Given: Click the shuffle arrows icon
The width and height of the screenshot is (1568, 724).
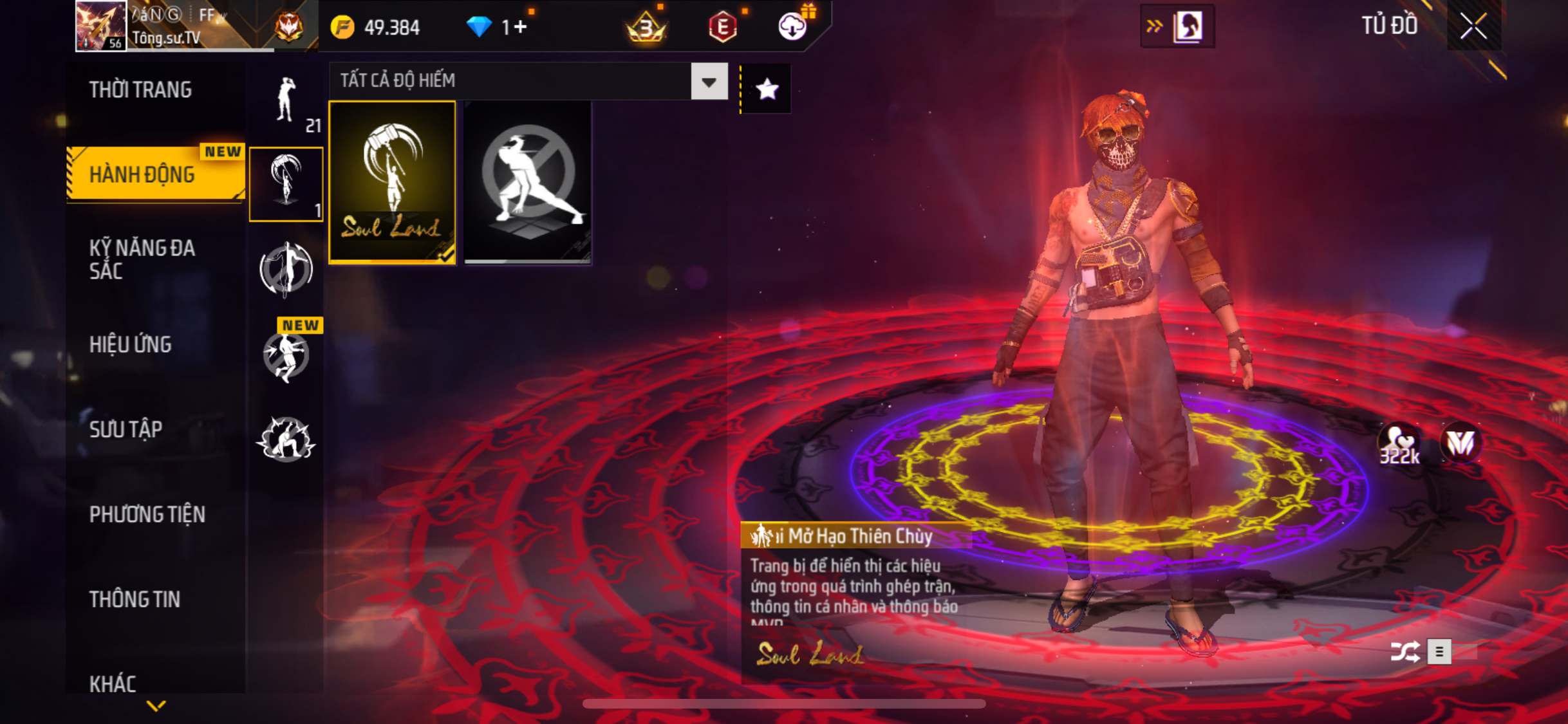Looking at the screenshot, I should pyautogui.click(x=1405, y=652).
